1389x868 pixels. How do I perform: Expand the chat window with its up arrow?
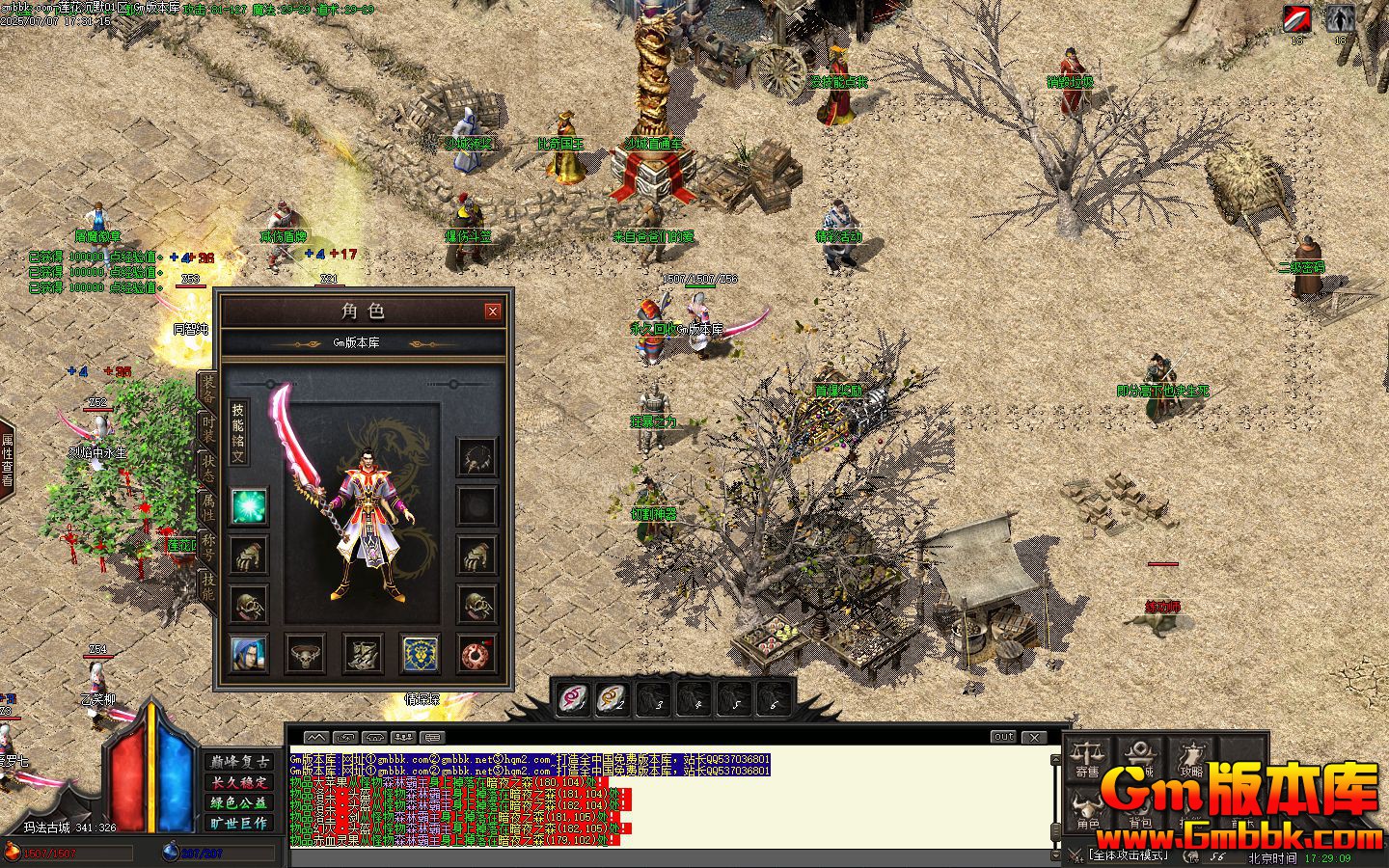click(315, 736)
